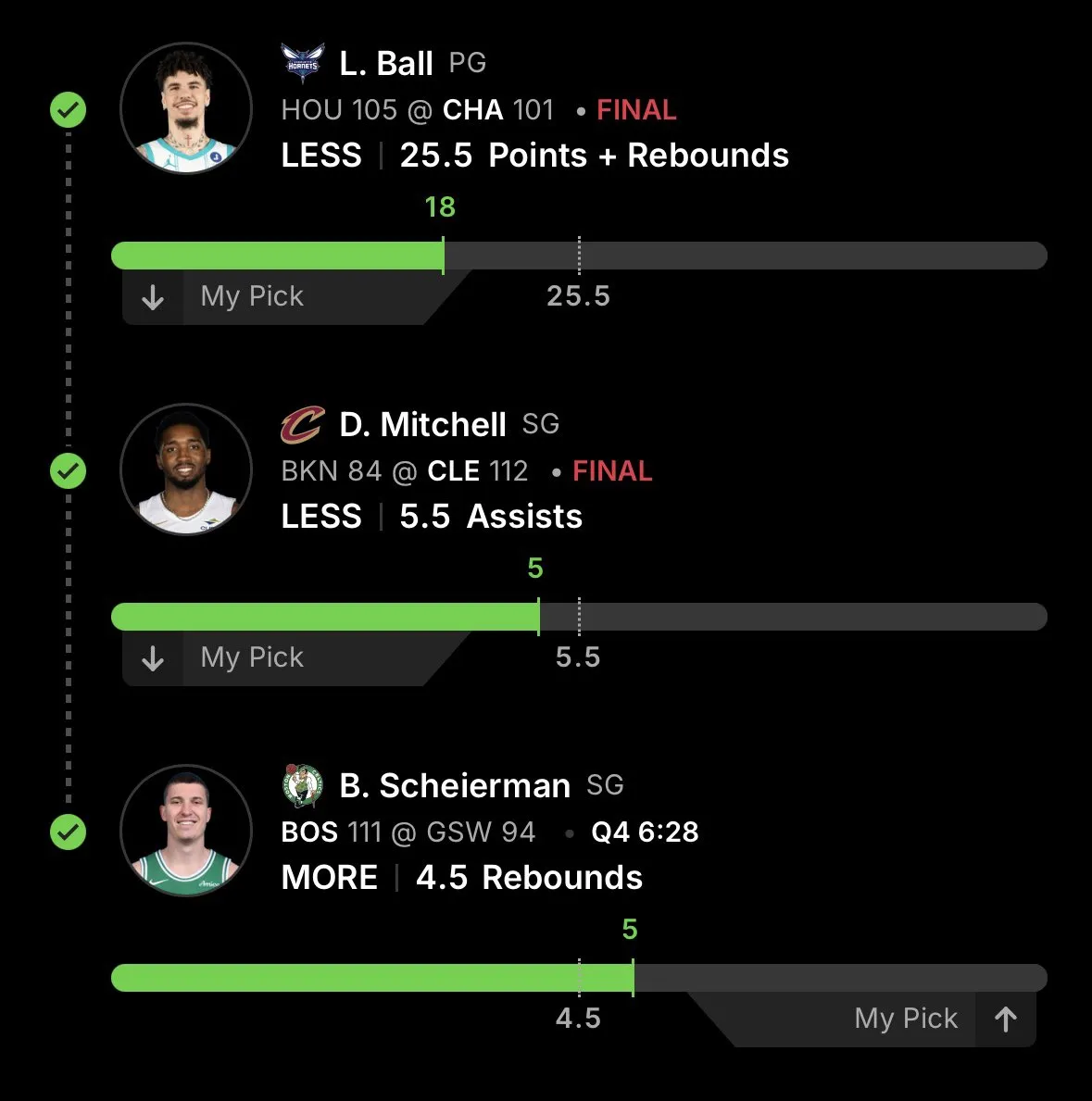Open LaMelo Ball's player headshot

point(186,108)
